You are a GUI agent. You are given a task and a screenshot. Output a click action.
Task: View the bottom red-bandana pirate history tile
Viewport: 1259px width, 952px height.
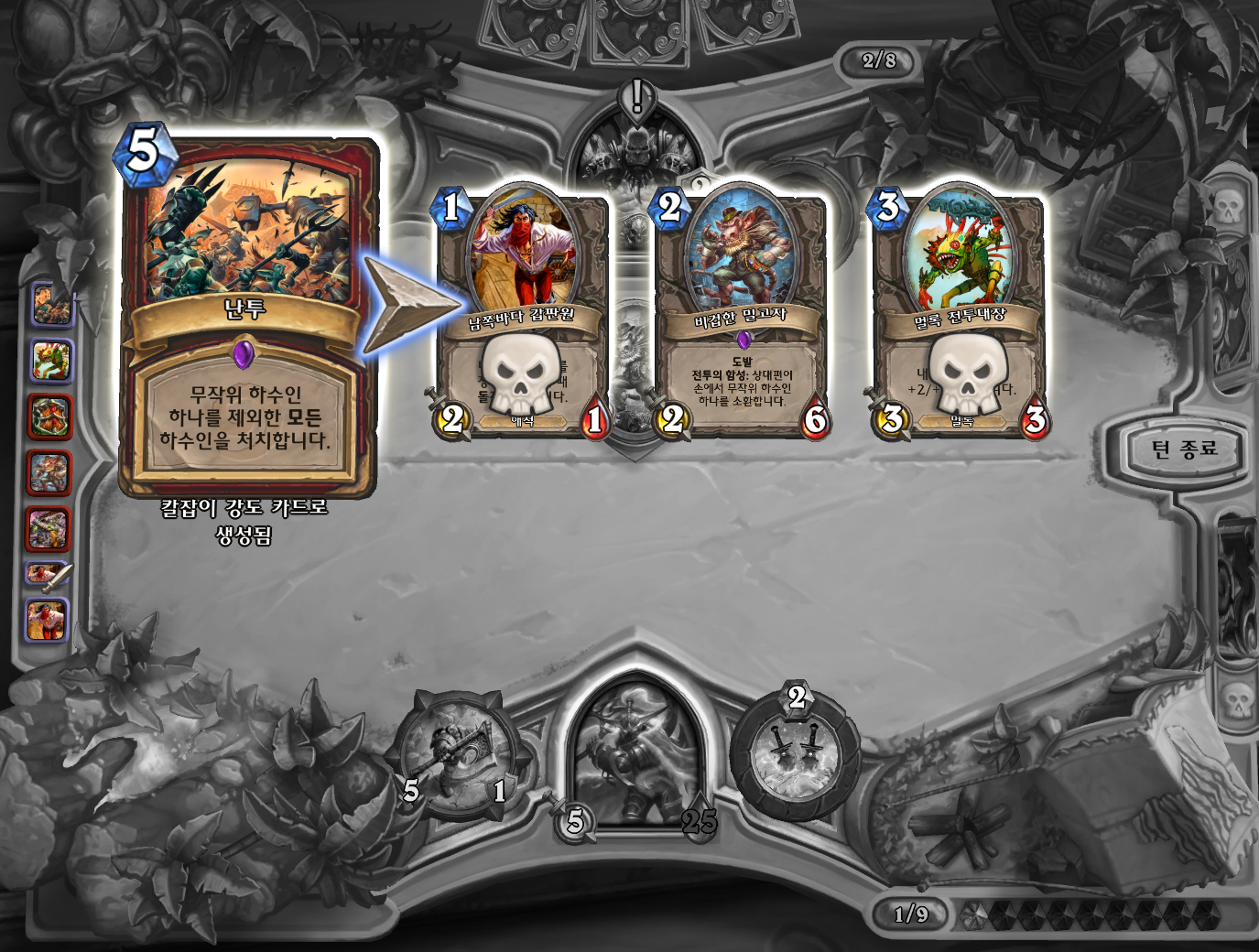tap(48, 619)
